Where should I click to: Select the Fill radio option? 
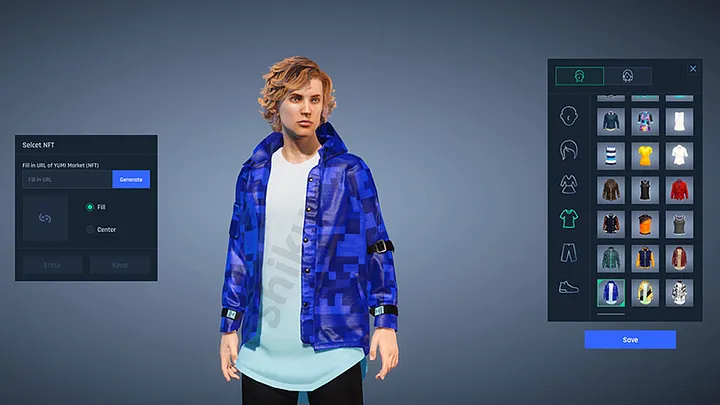tap(90, 207)
